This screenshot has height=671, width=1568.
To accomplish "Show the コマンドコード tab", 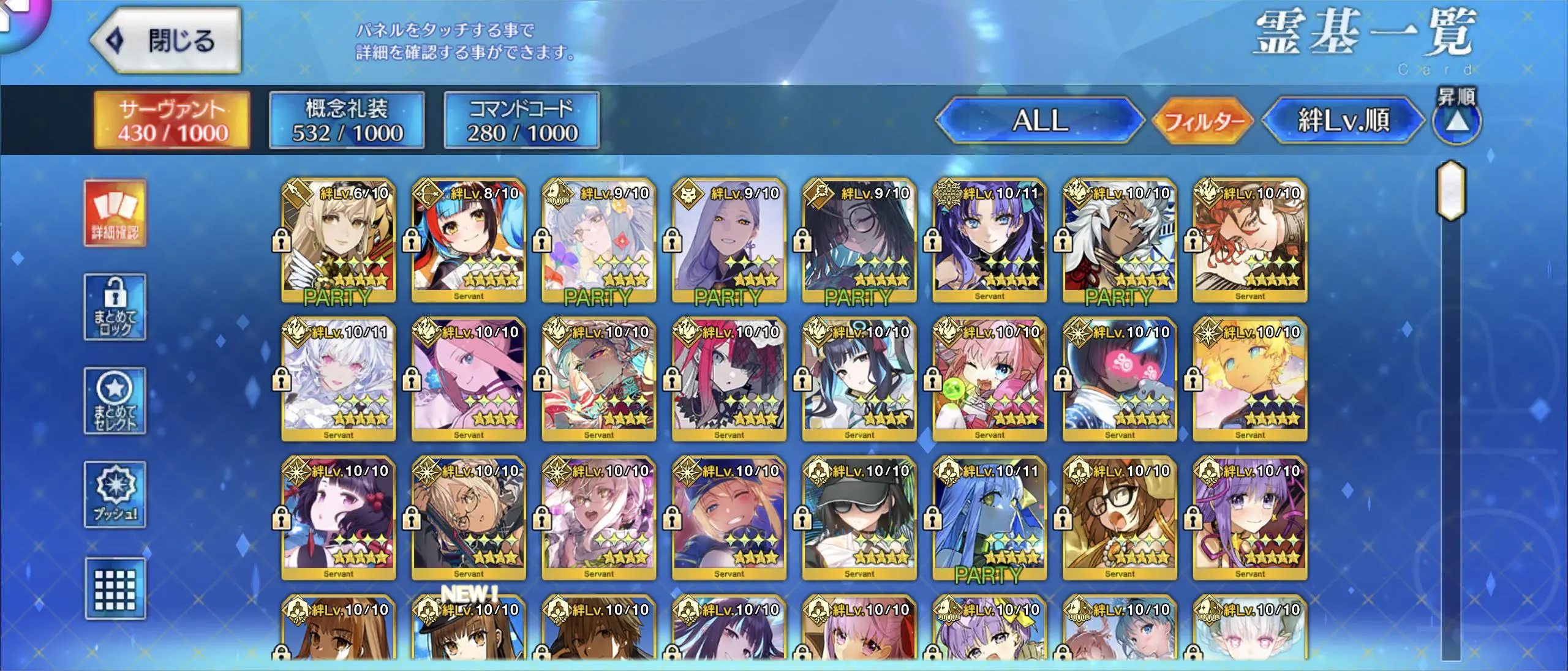I will point(521,121).
